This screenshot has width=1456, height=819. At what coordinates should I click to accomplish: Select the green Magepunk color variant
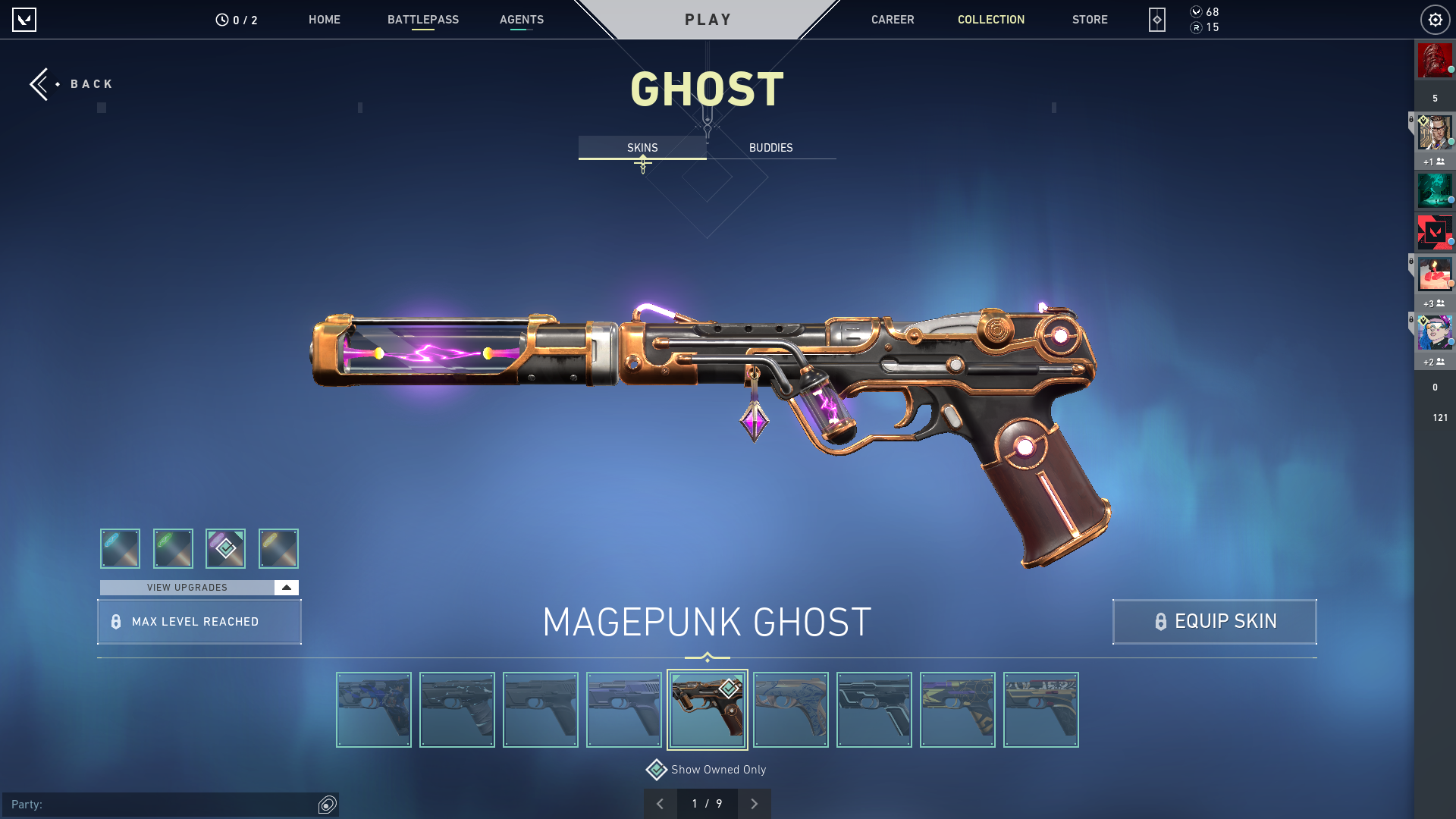(173, 548)
